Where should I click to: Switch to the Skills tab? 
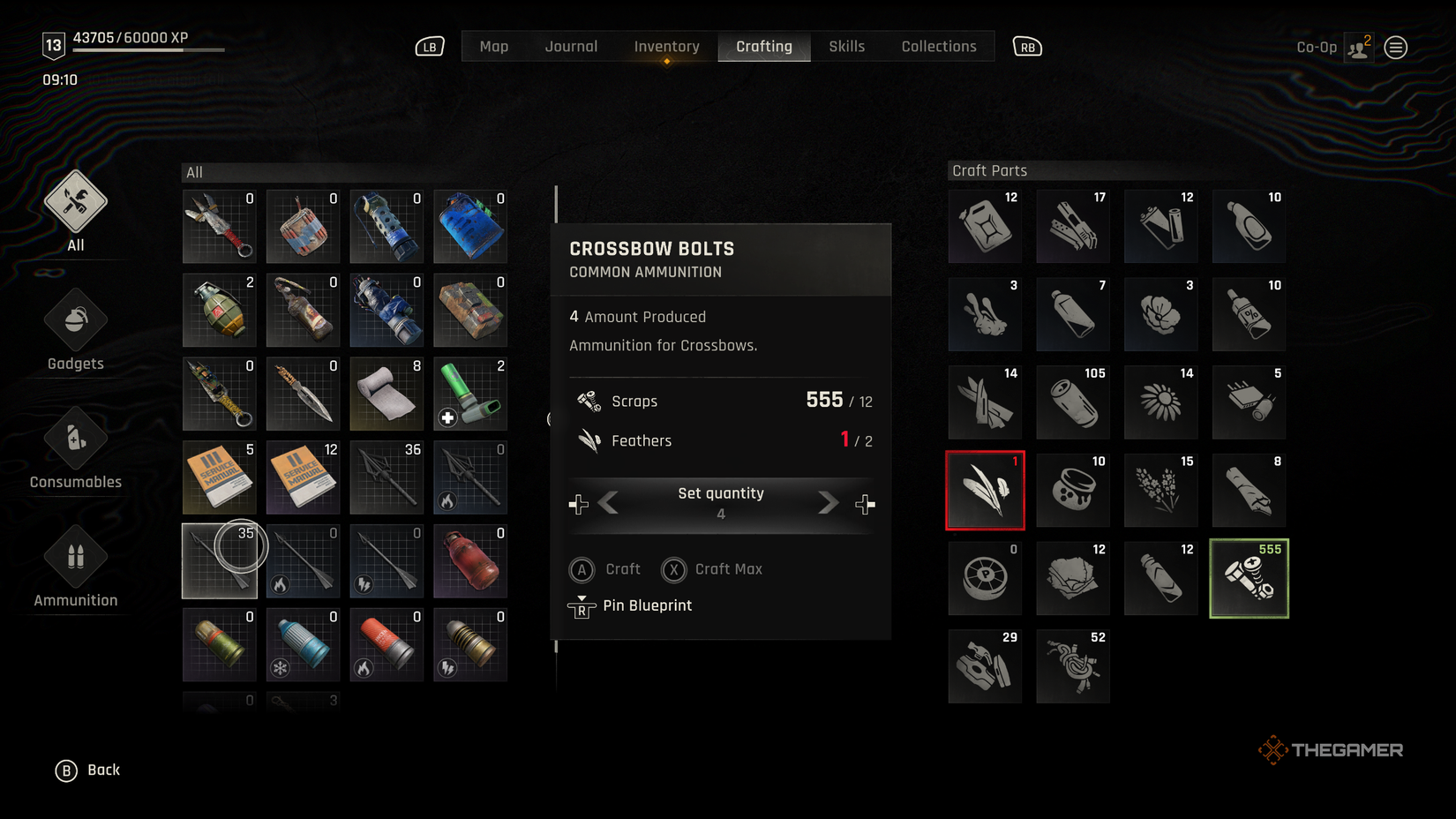click(x=846, y=46)
